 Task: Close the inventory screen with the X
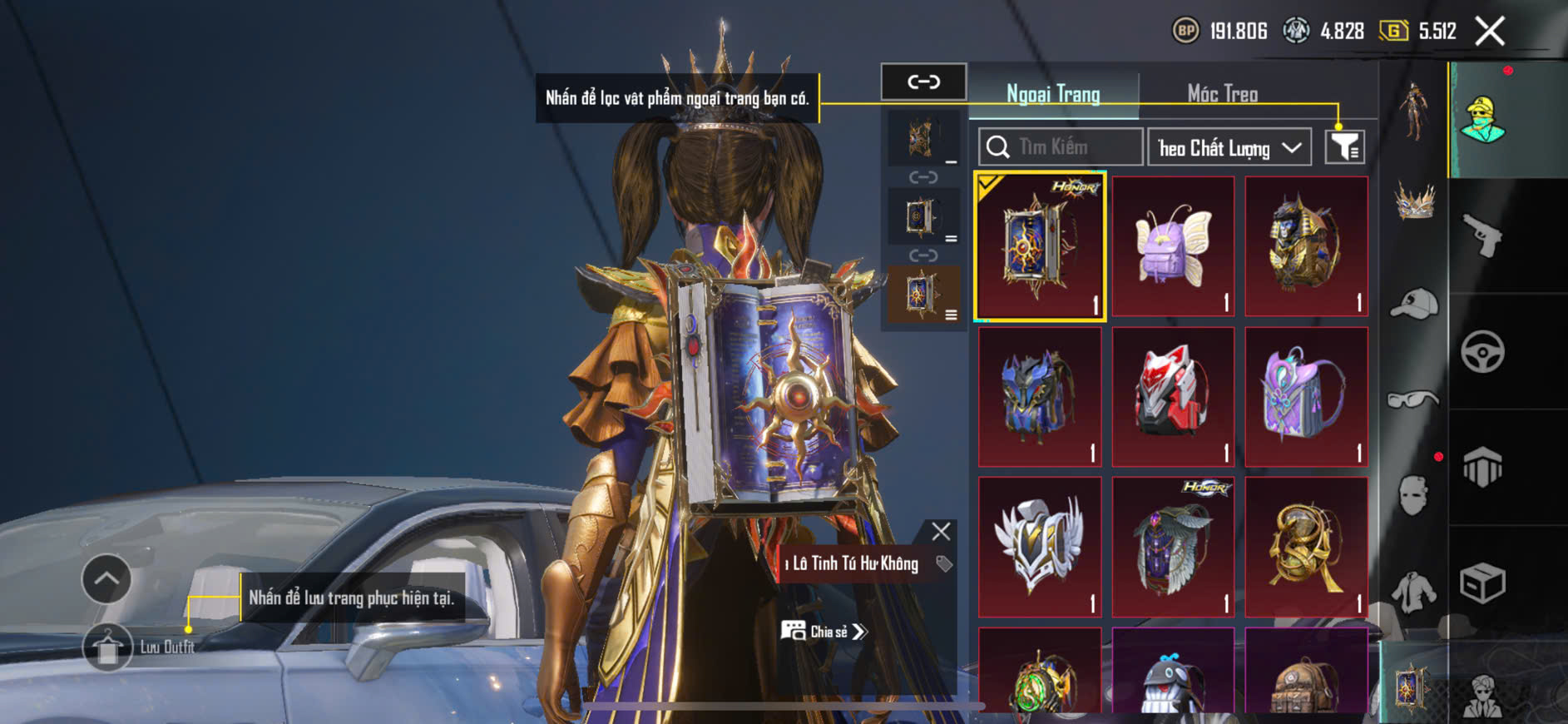1490,32
